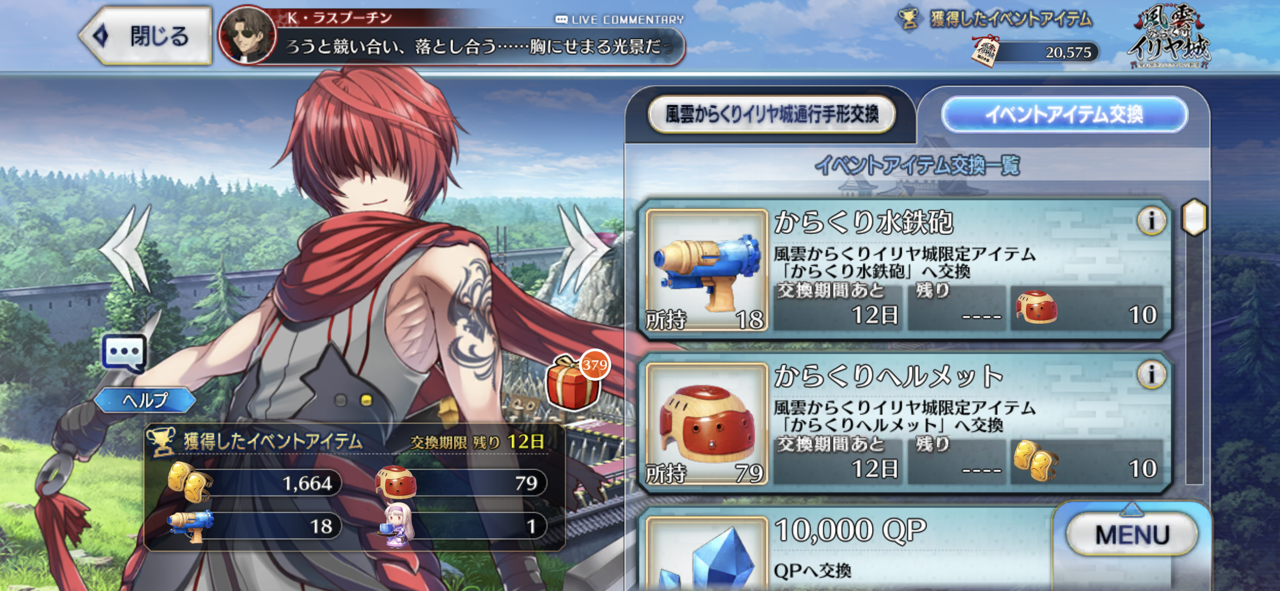The image size is (1280, 591).
Task: Tap the Rasputin live commentary portrait
Action: coord(247,37)
